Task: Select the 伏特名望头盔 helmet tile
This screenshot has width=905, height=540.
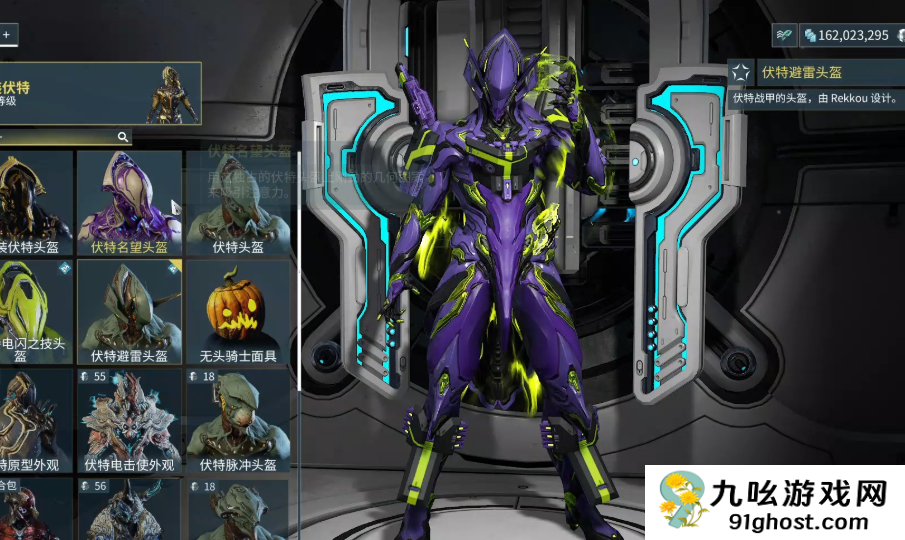Action: [129, 202]
